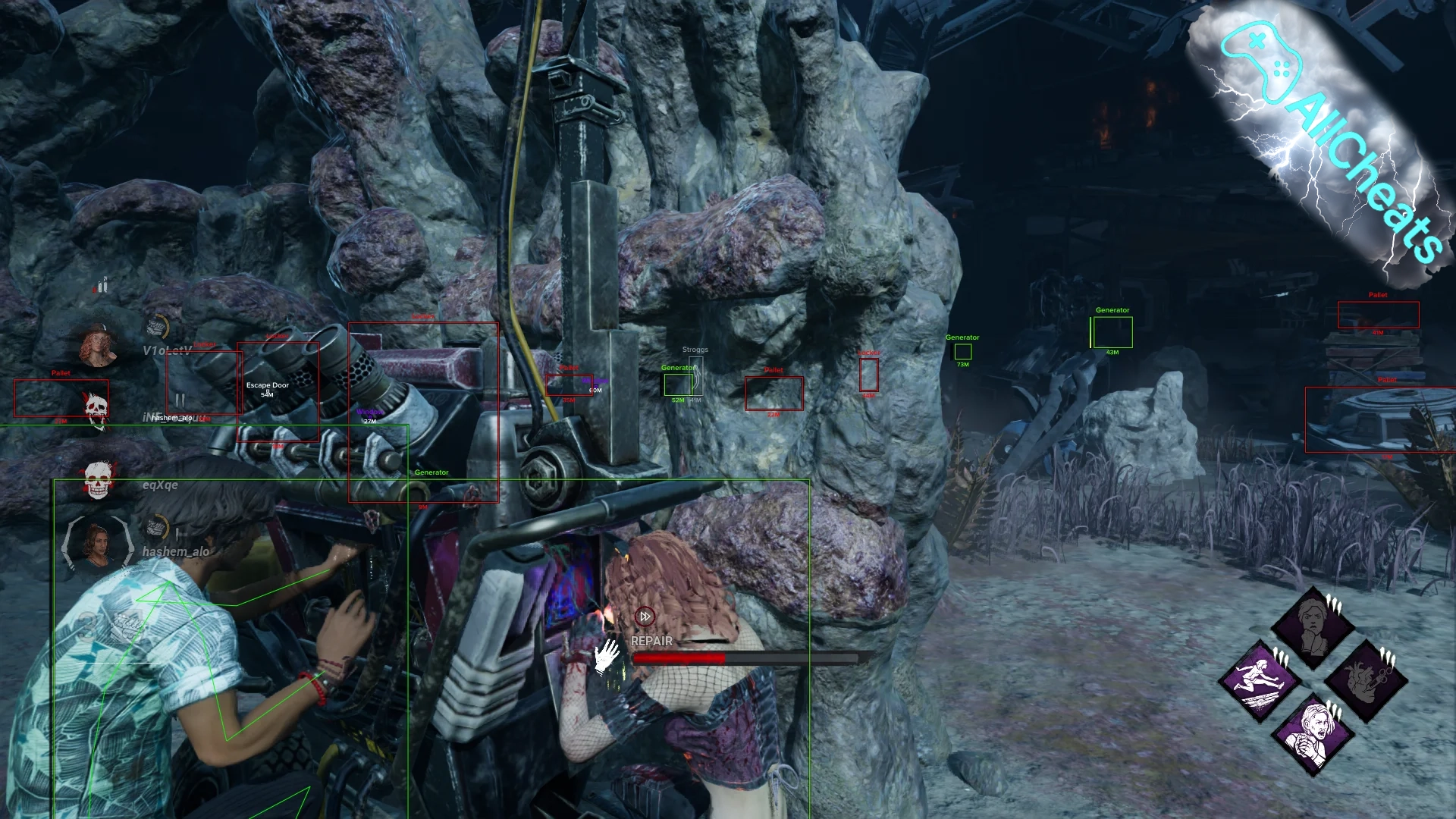Select hashem_alo's survivor portrait

97,543
